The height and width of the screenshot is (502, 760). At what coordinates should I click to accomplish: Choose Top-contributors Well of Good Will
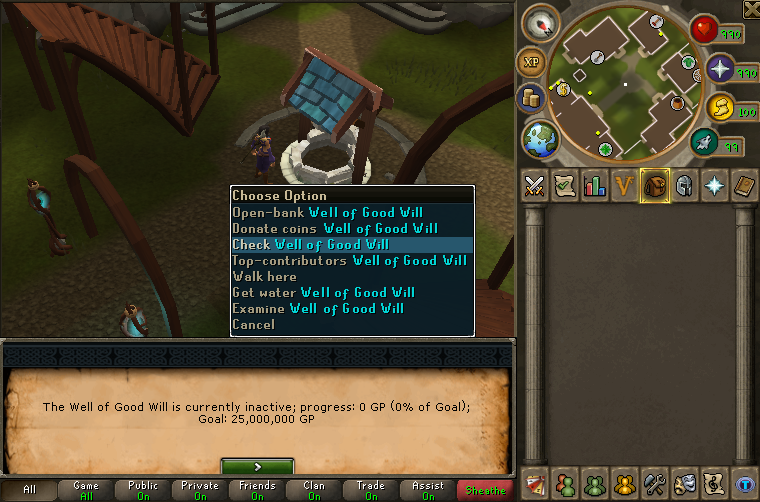(x=349, y=260)
